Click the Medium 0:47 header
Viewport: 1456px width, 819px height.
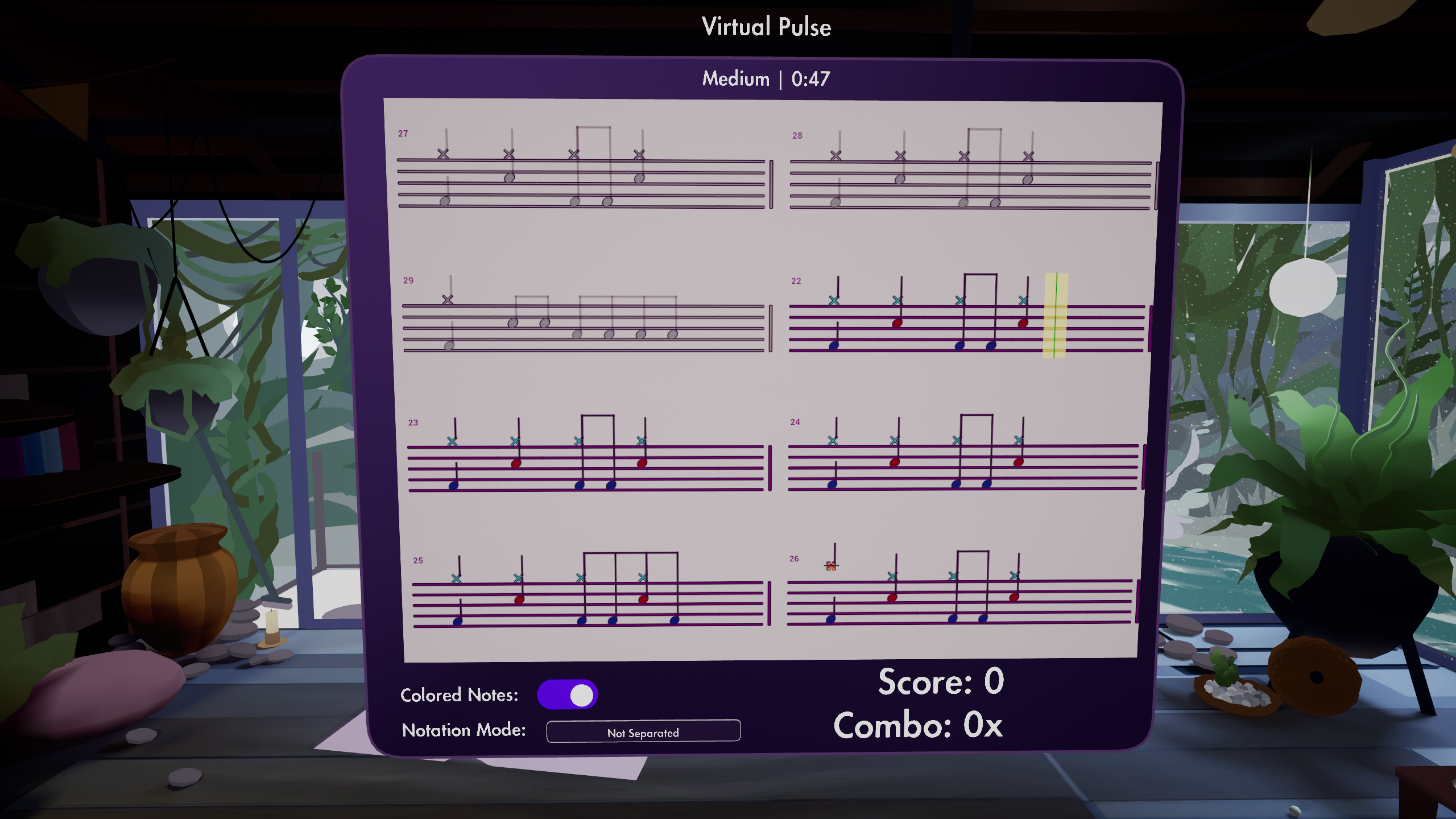tap(765, 78)
